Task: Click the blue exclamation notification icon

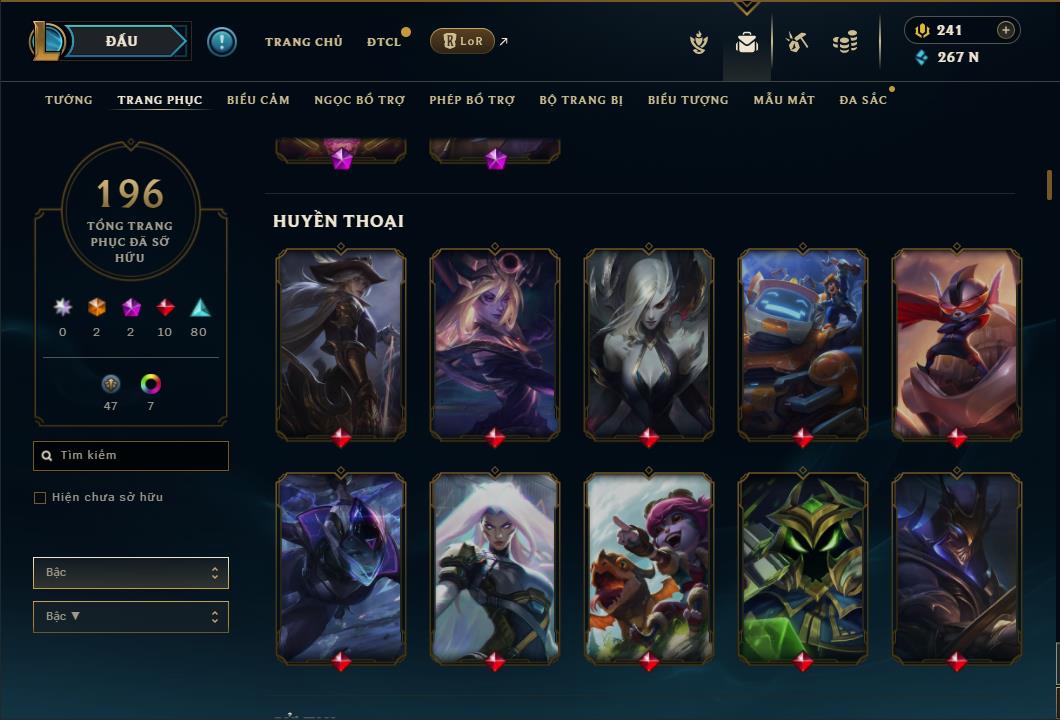Action: (x=222, y=41)
